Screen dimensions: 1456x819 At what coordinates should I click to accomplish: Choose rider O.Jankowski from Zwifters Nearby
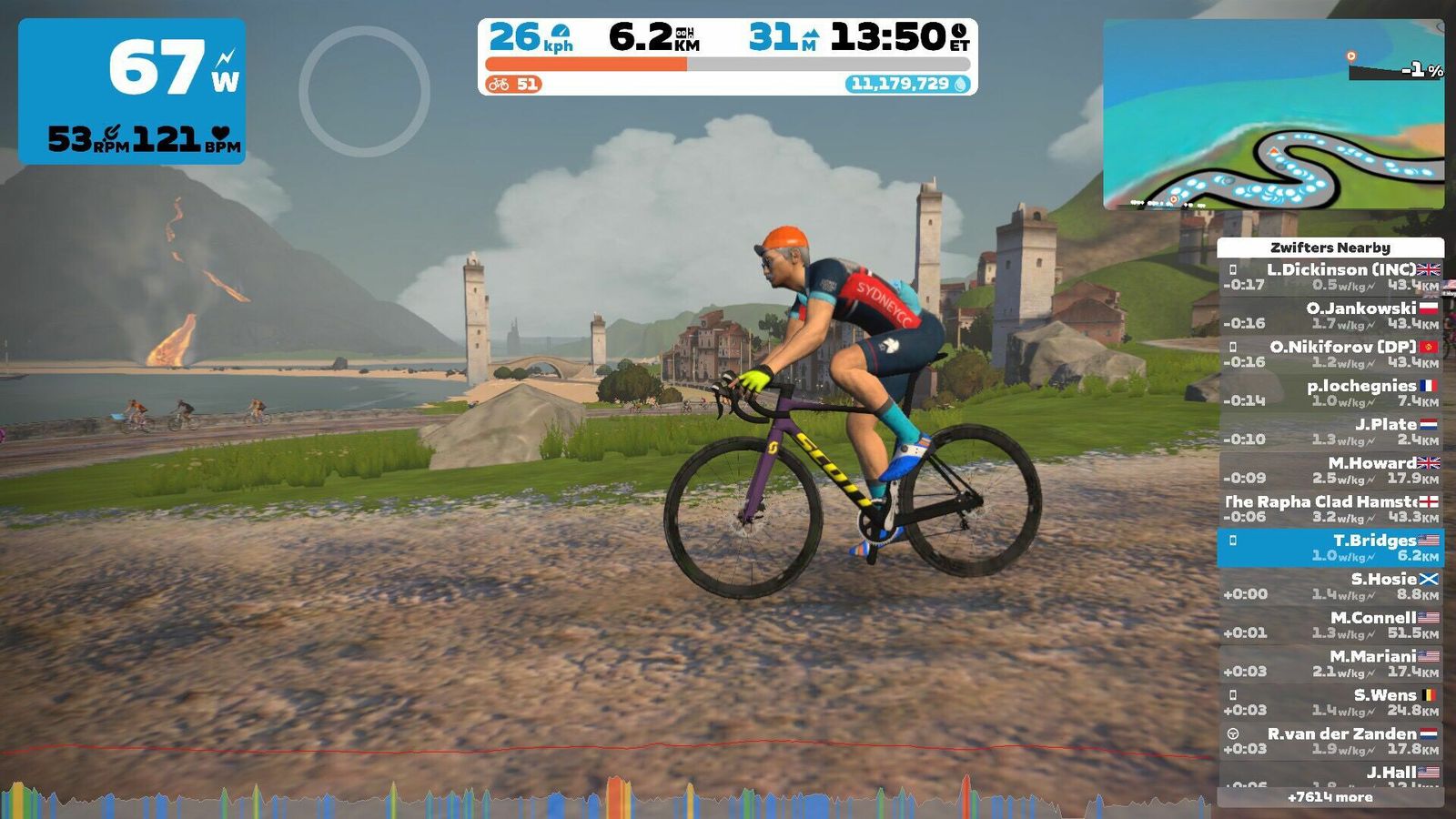pos(1330,315)
